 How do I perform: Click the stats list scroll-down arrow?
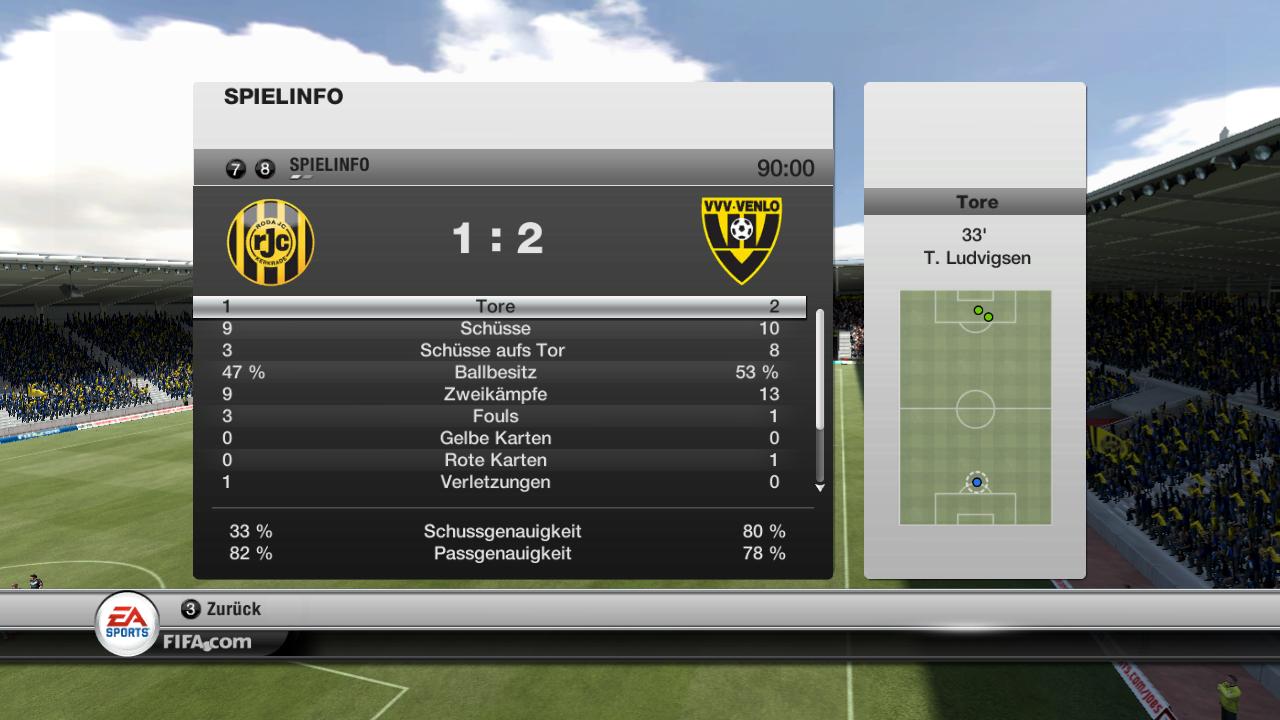(820, 488)
